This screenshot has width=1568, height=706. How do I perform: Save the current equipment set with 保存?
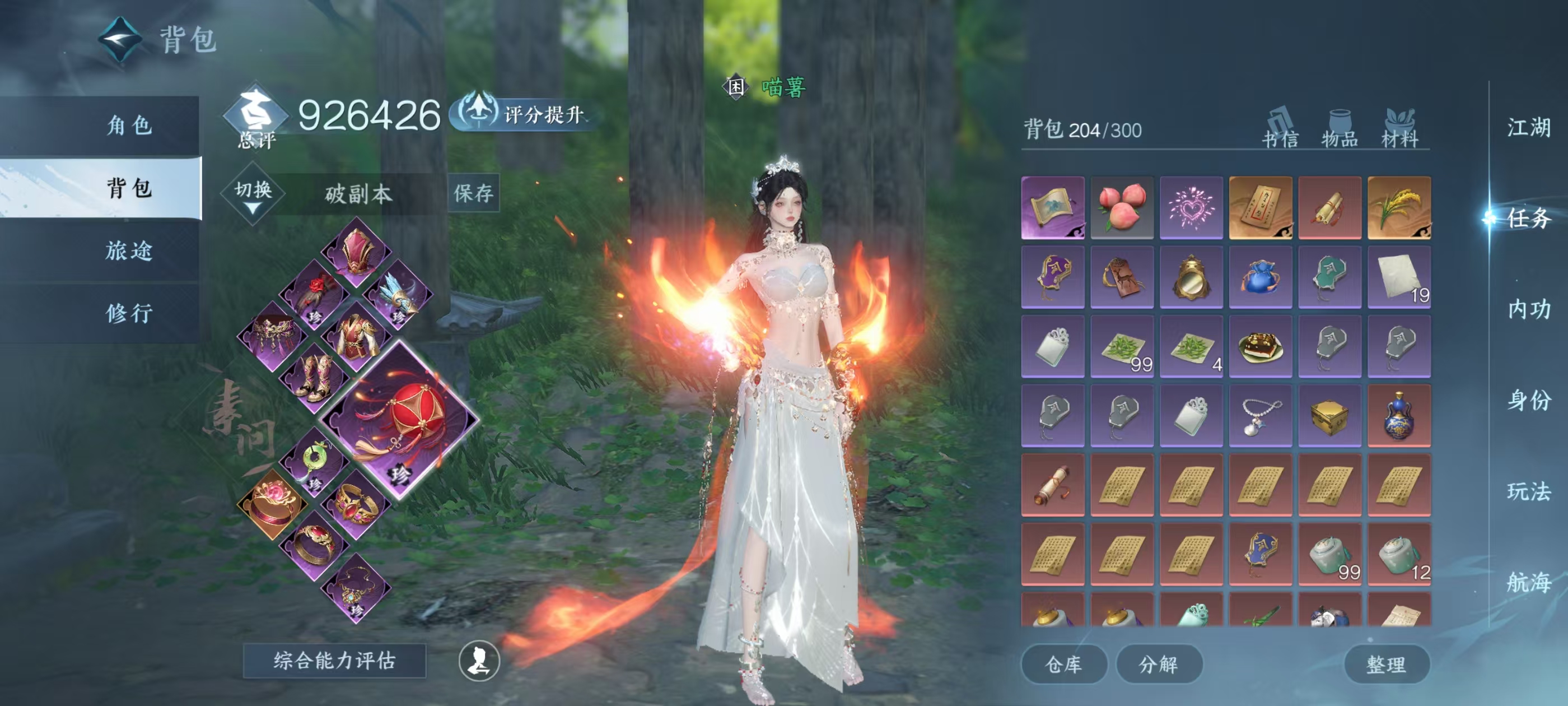pos(473,194)
